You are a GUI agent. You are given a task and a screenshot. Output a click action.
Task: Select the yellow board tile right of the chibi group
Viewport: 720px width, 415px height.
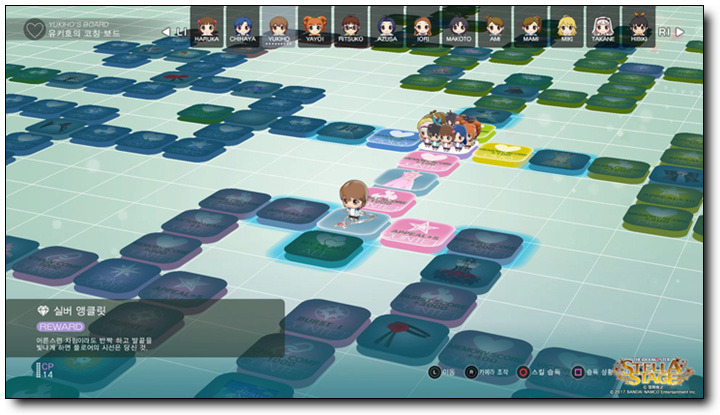point(501,152)
